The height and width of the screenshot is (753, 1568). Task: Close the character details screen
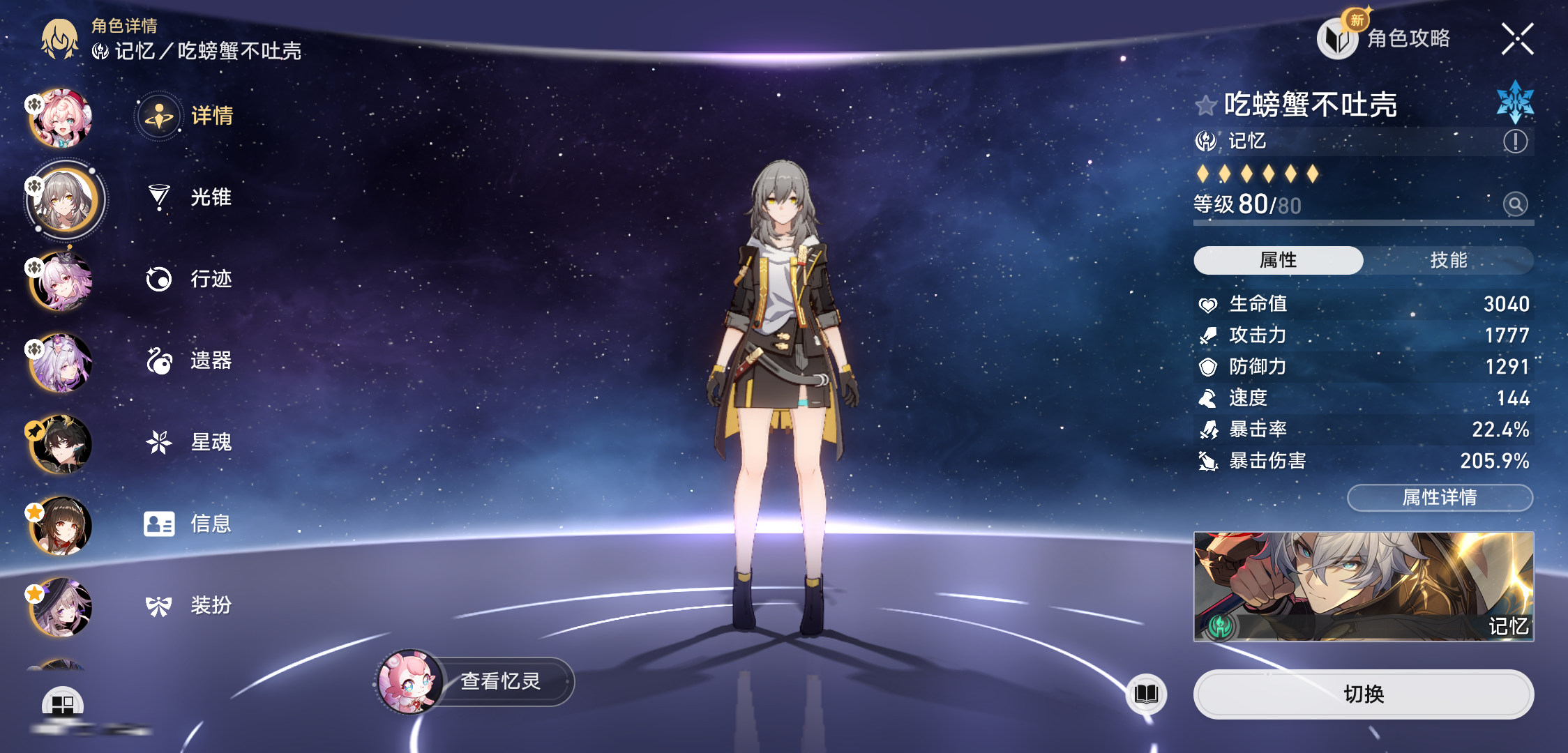coord(1517,39)
